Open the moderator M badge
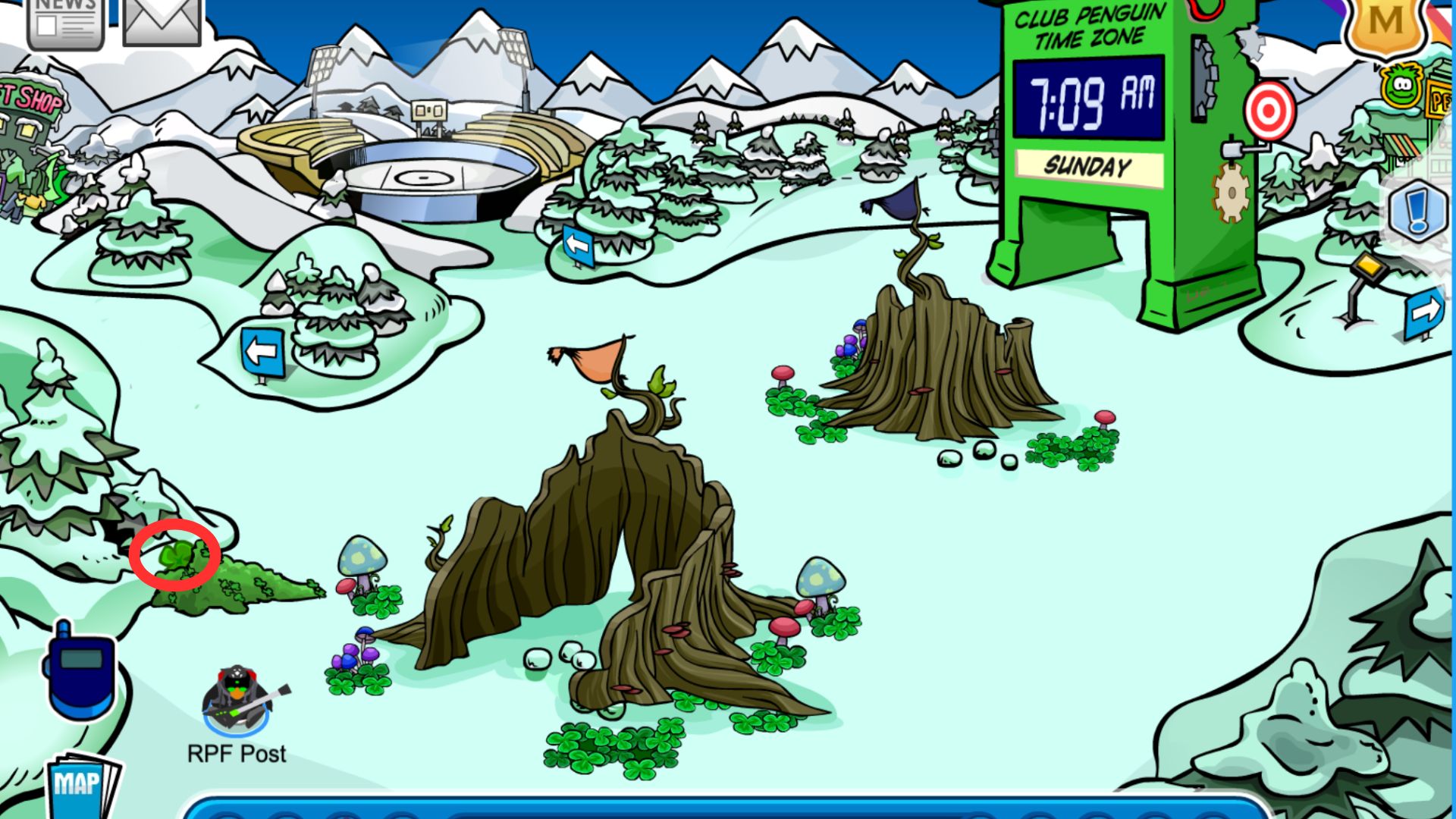The height and width of the screenshot is (819, 1456). 1385,24
